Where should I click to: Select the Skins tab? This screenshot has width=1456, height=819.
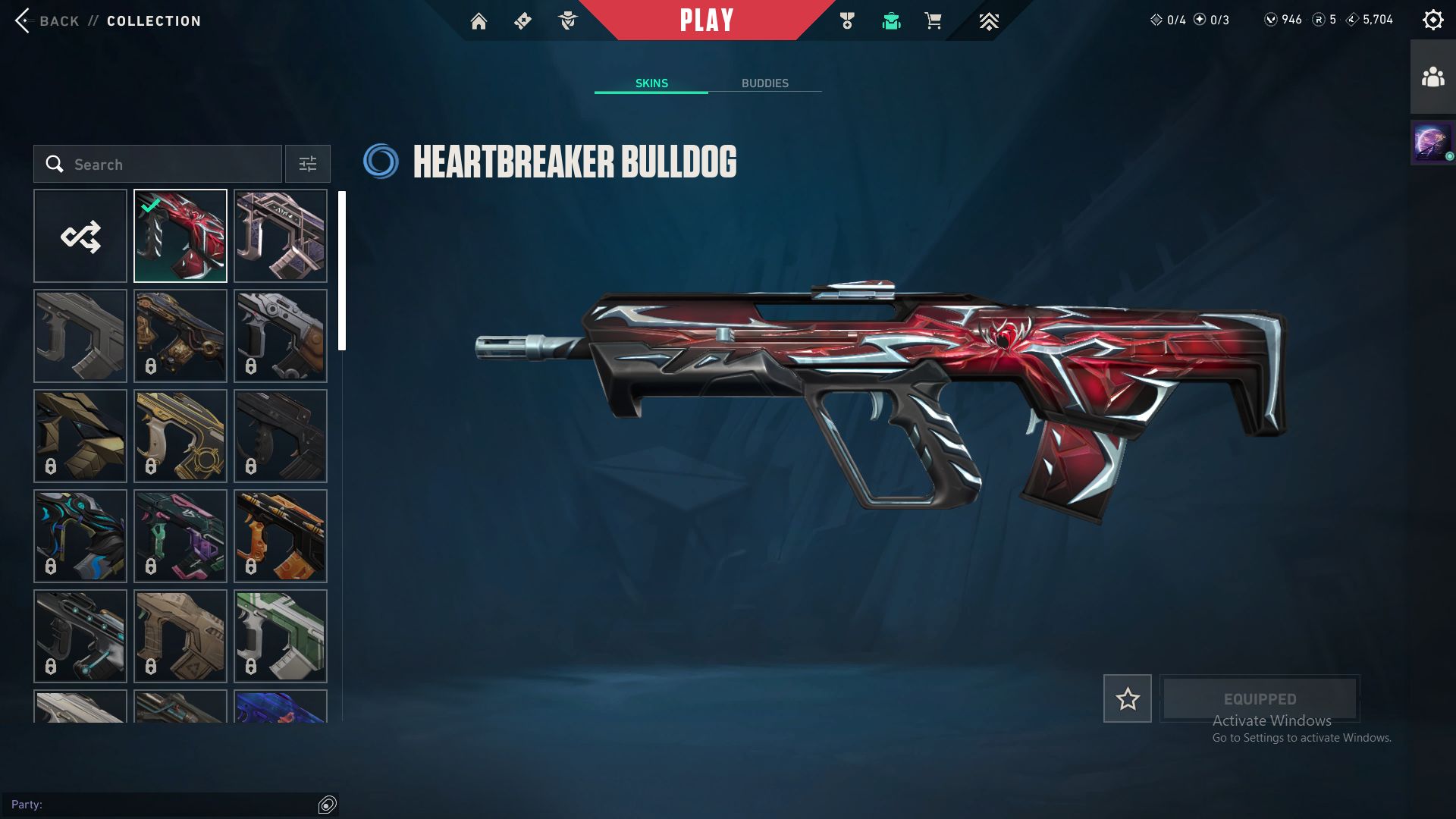click(651, 83)
